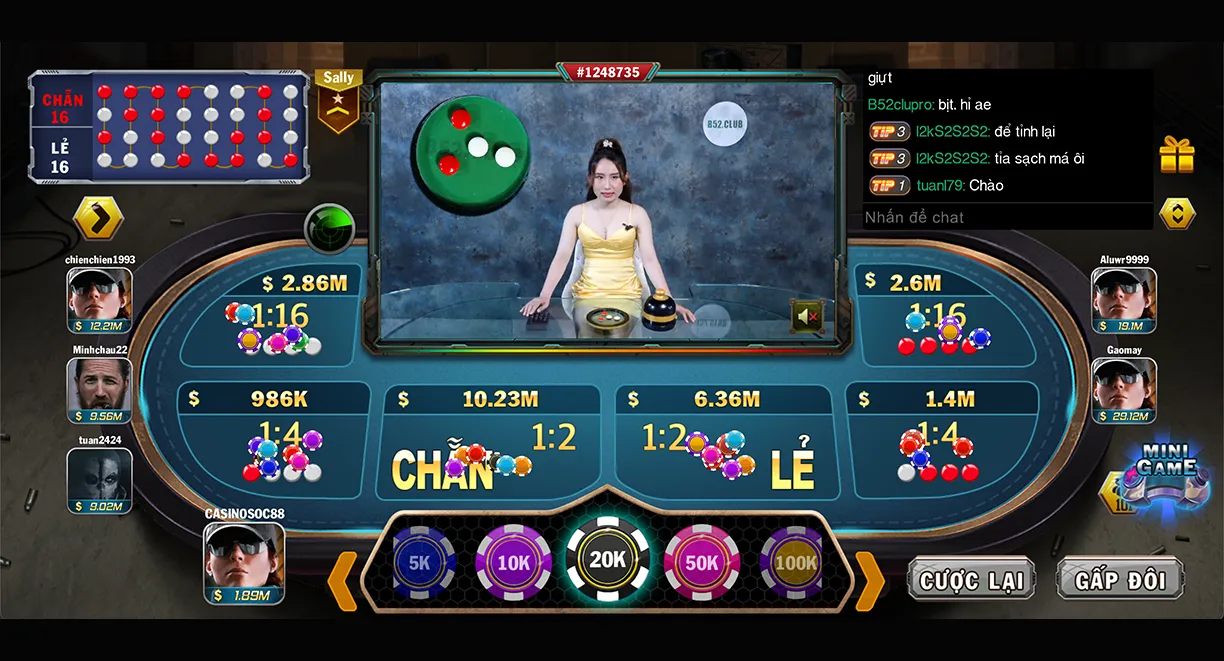Click the Cược Lại rebet button
Screen dimensions: 1224x661
(971, 580)
